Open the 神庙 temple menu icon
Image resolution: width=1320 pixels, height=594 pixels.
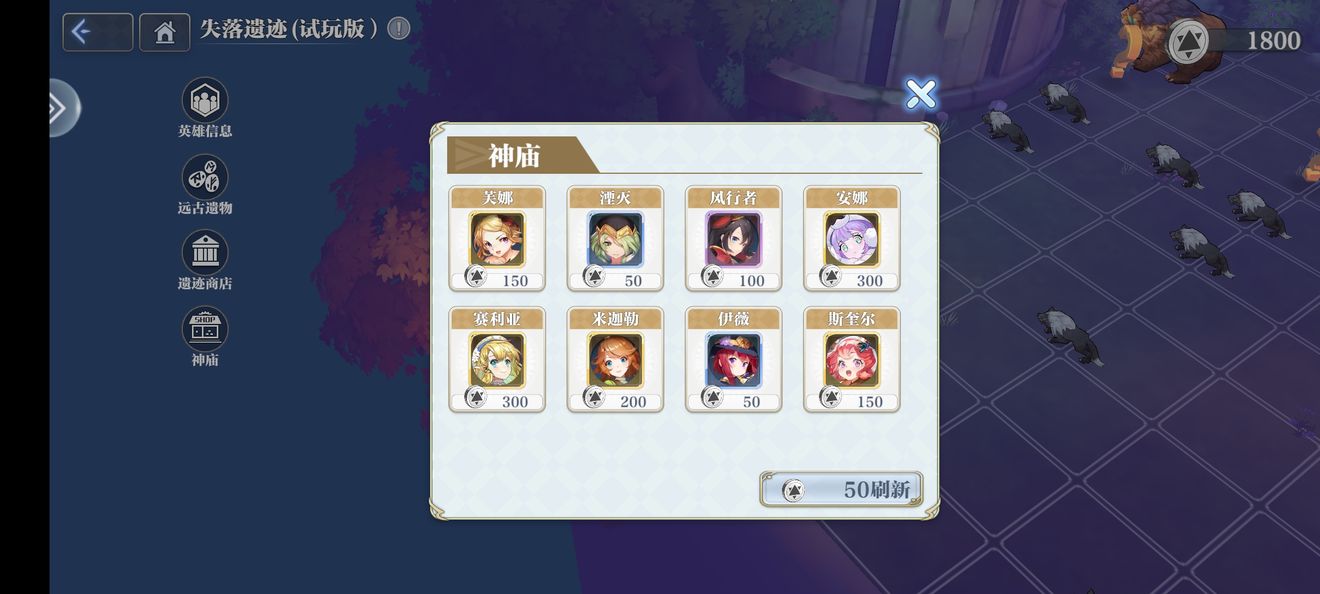click(205, 329)
